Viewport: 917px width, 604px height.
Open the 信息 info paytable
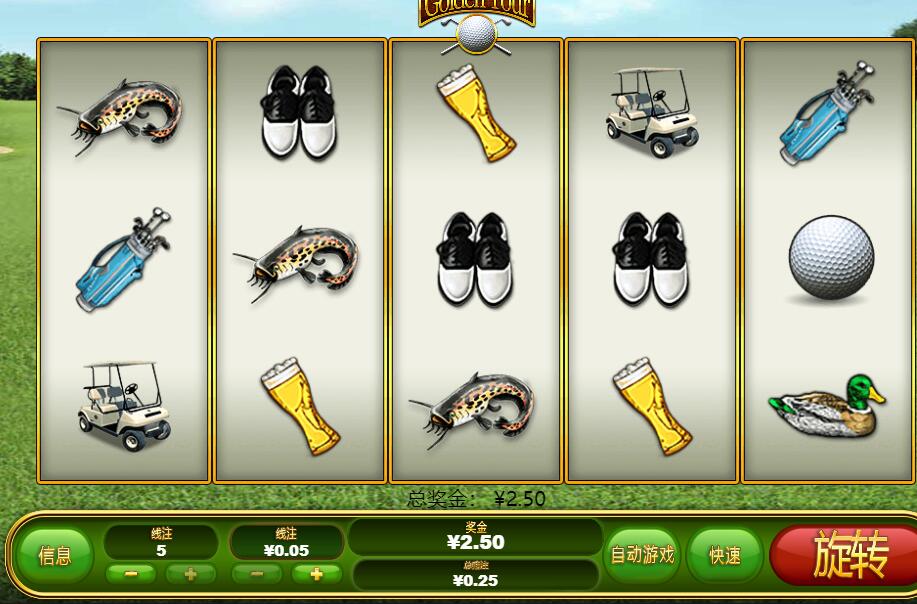(54, 556)
